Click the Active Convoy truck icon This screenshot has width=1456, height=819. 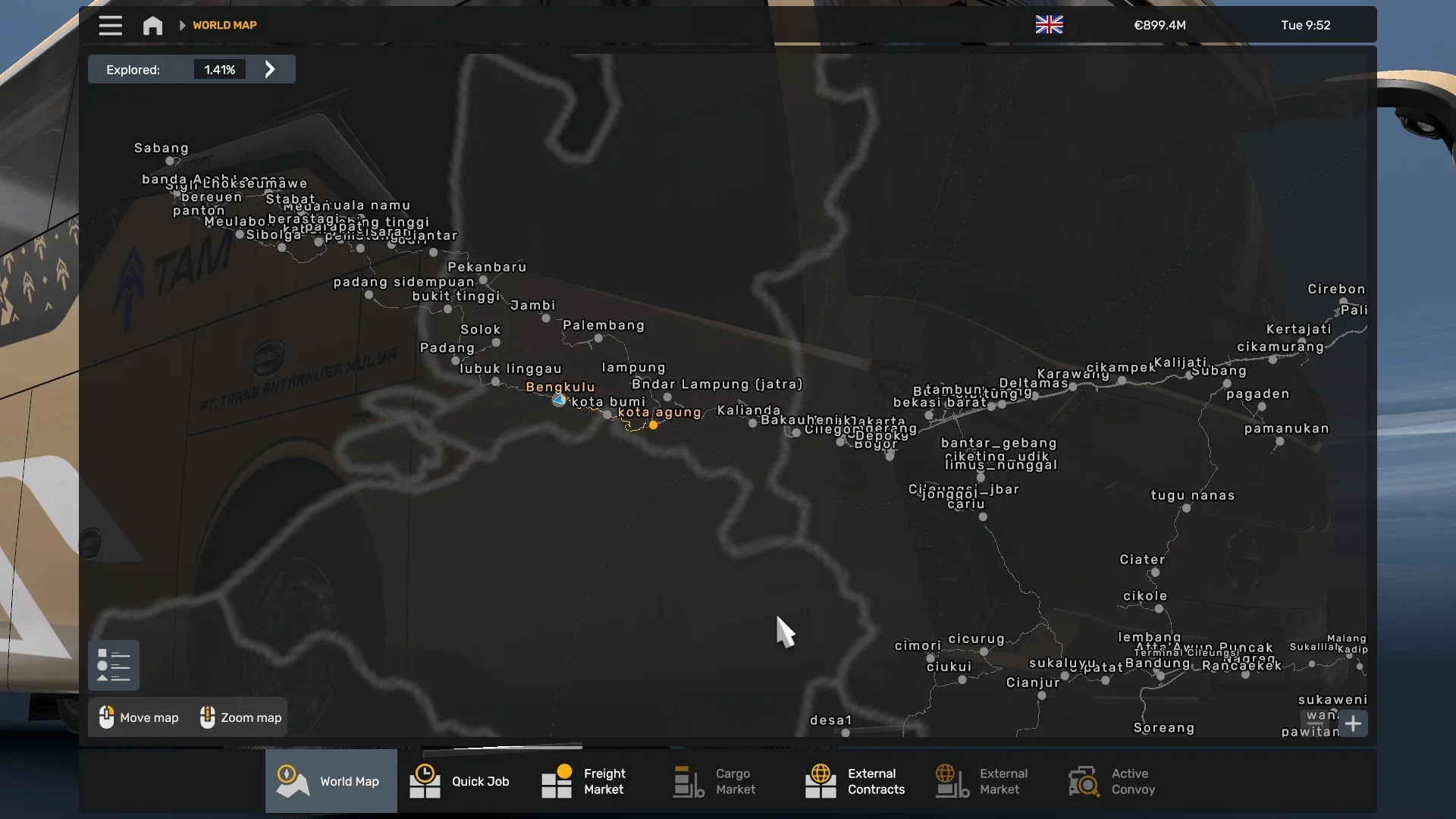pos(1083,780)
